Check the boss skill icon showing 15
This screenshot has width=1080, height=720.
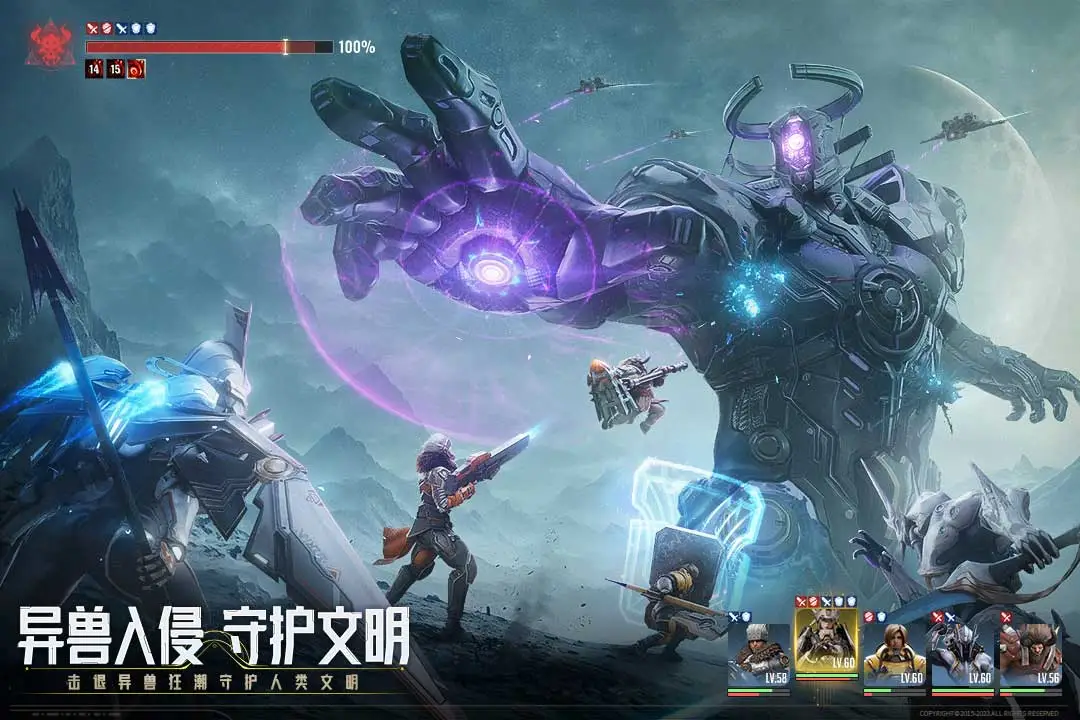pos(115,69)
